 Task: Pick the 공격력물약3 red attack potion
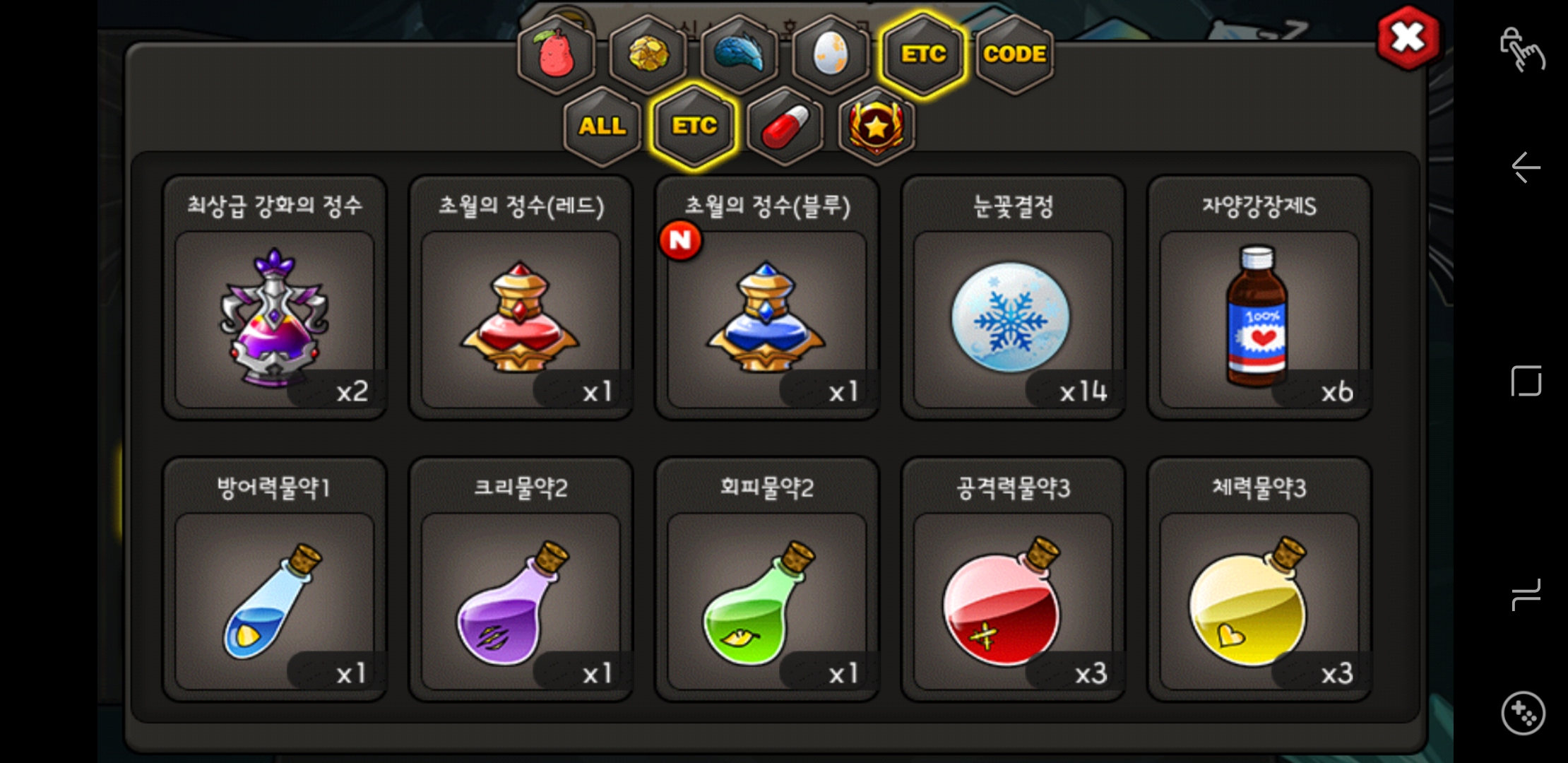(x=1012, y=601)
